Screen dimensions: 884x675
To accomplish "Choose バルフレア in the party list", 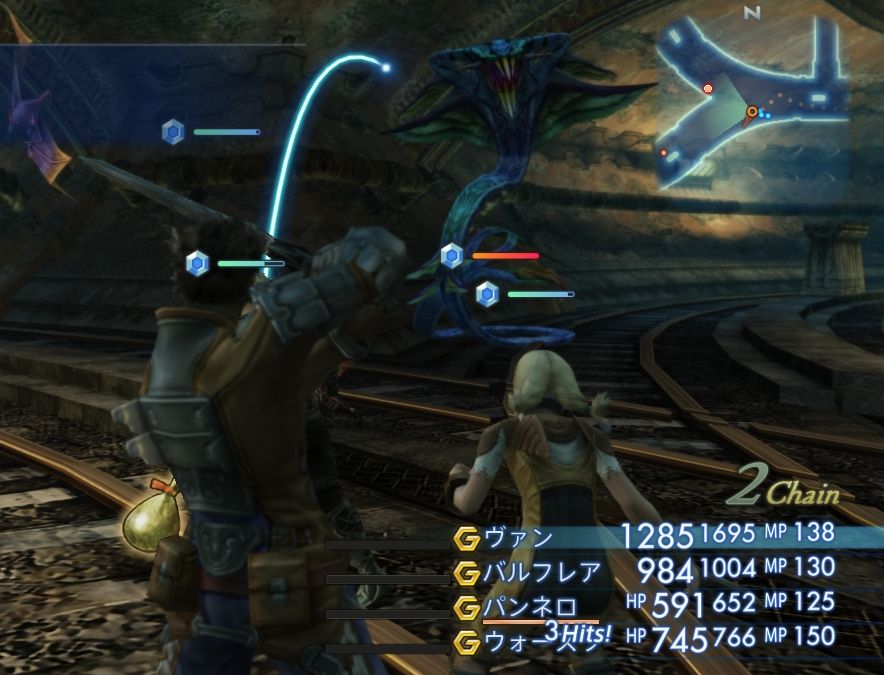I will [542, 572].
